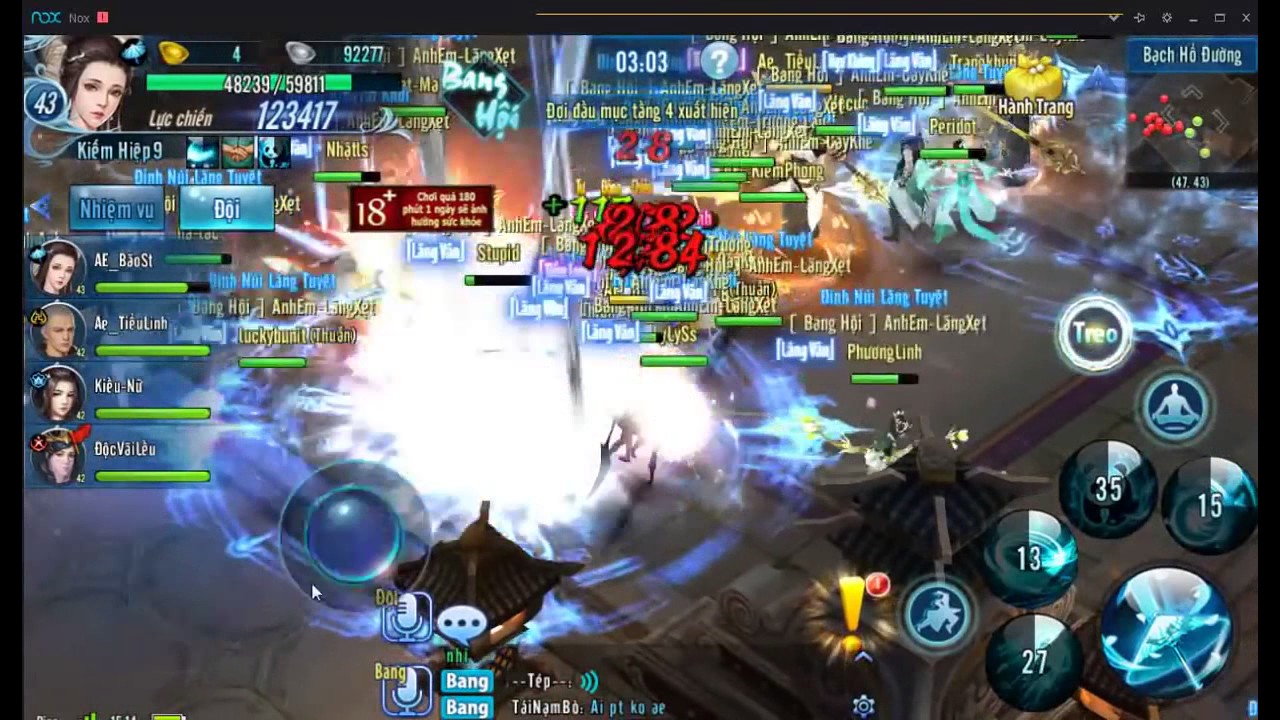
Task: Open the question mark help button
Action: pyautogui.click(x=718, y=61)
